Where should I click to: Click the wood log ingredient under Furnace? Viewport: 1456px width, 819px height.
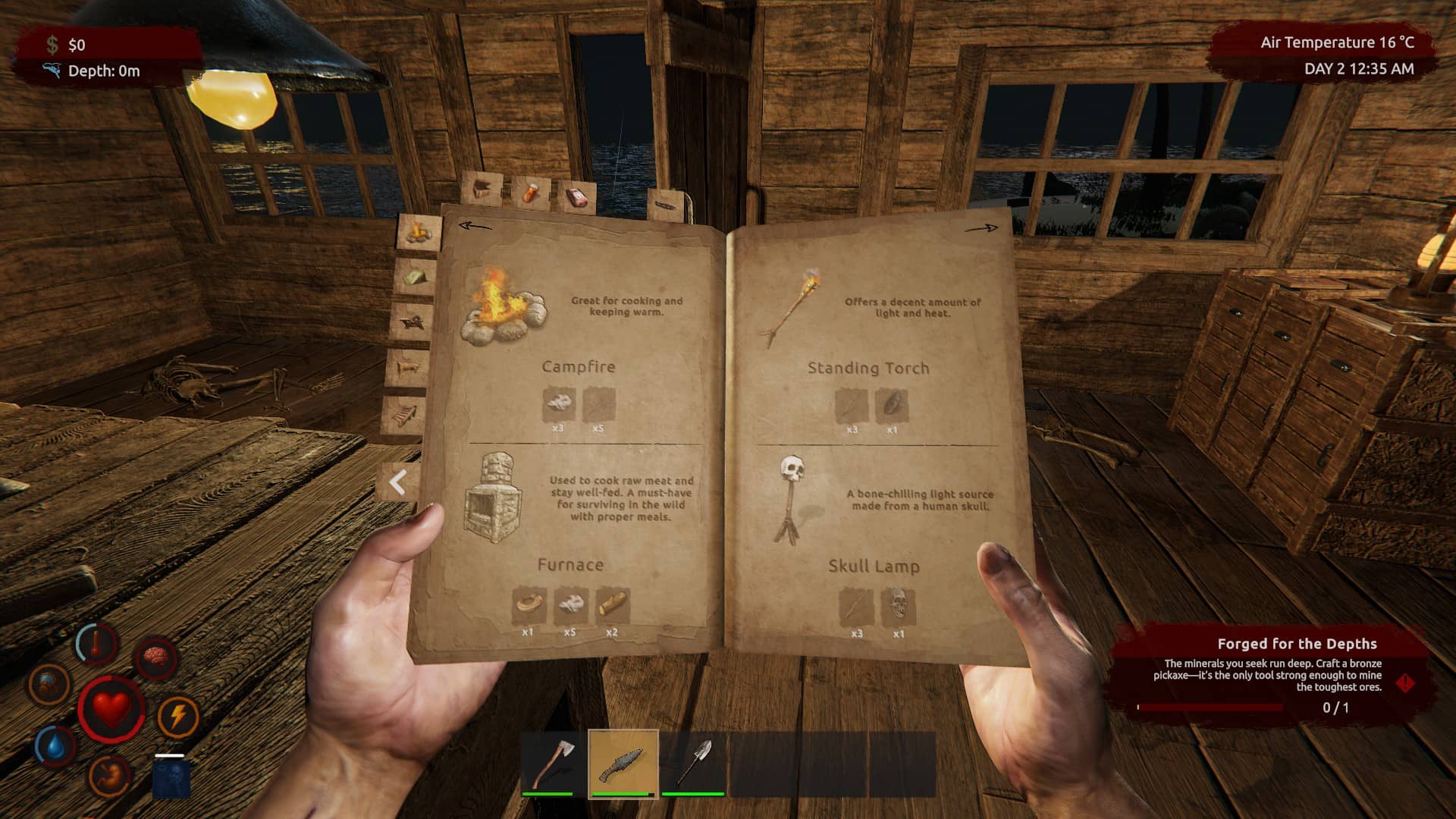612,604
